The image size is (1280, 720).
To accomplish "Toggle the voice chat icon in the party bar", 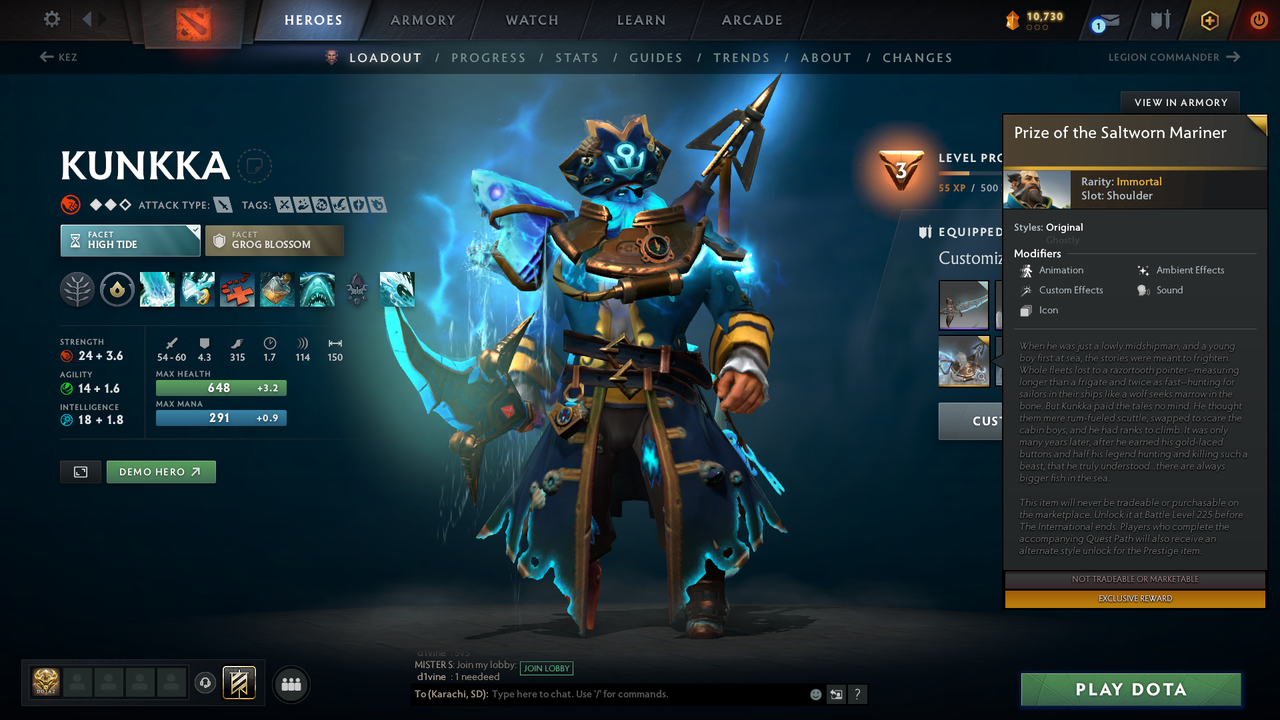I will [207, 683].
